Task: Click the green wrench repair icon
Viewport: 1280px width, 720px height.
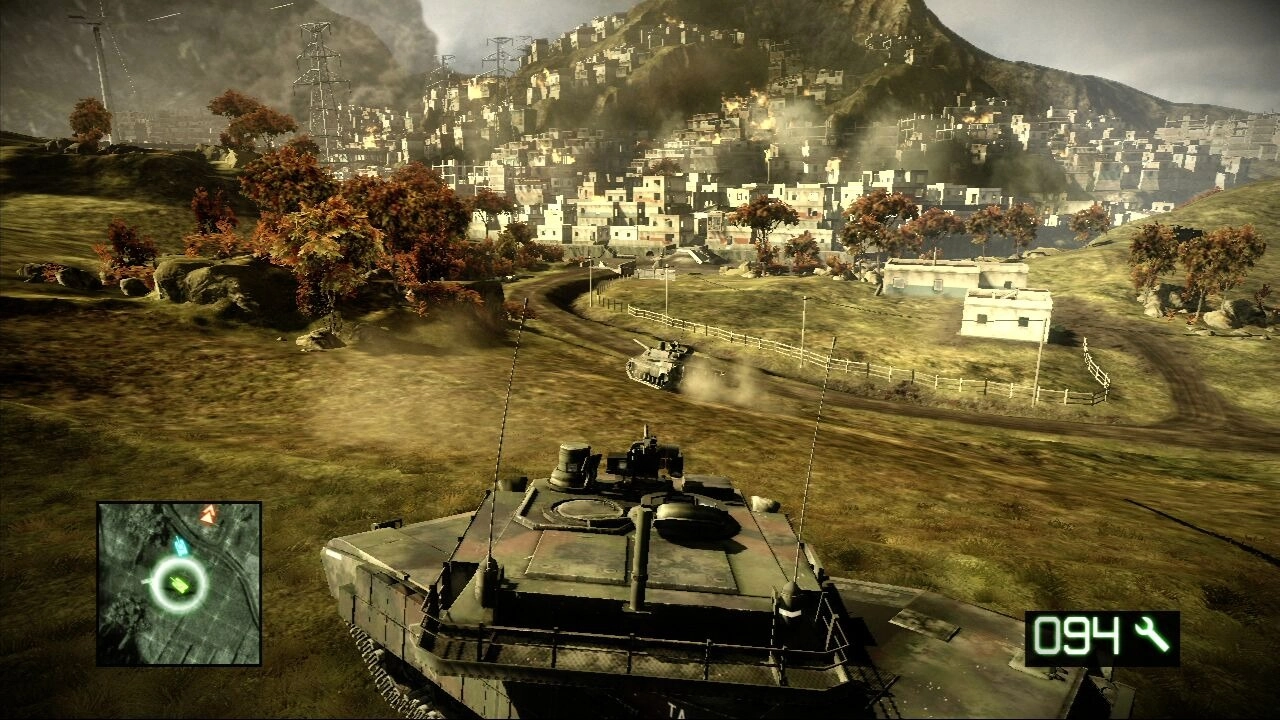Action: point(1152,636)
